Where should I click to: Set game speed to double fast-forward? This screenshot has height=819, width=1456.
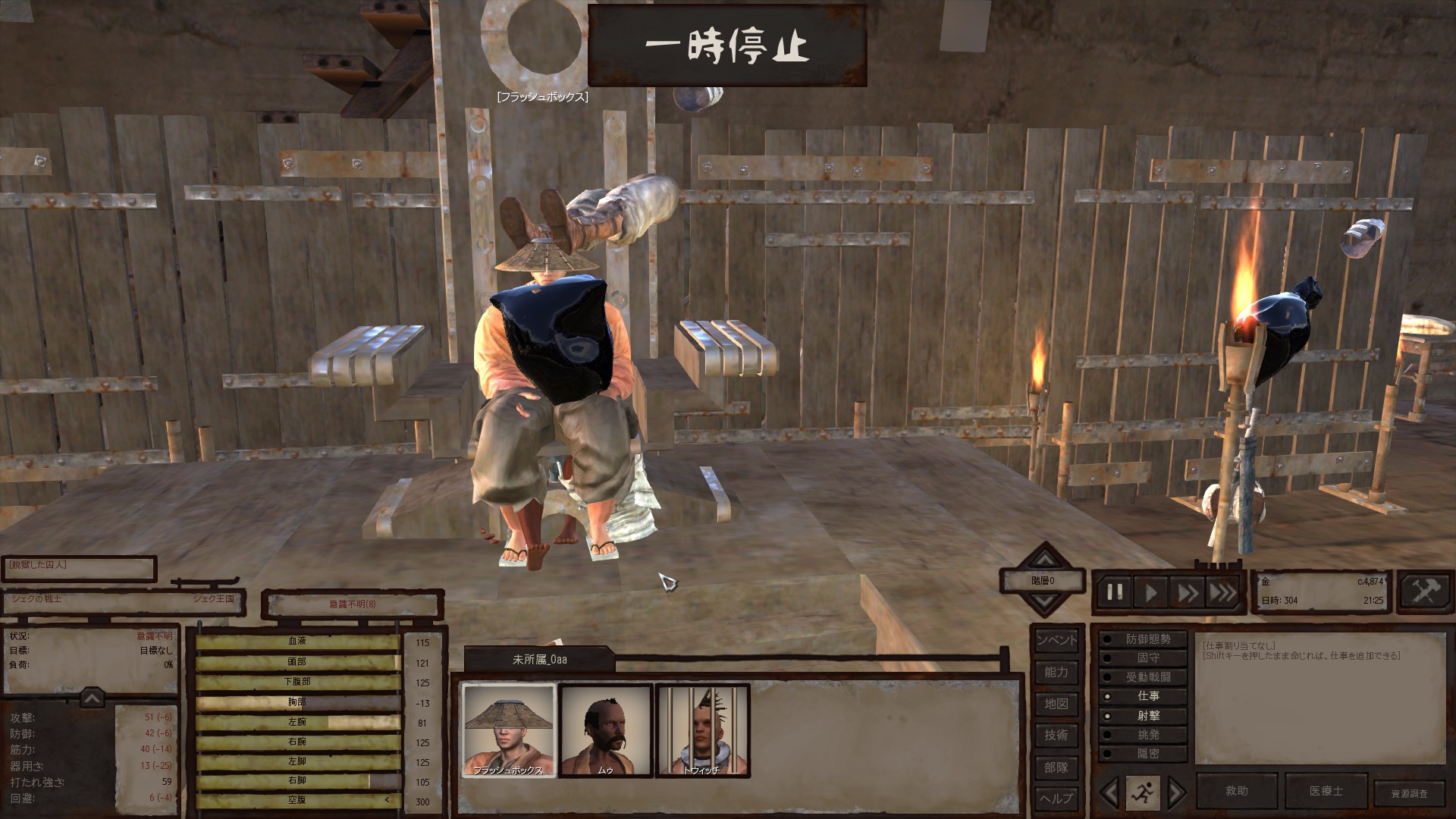pyautogui.click(x=1187, y=592)
